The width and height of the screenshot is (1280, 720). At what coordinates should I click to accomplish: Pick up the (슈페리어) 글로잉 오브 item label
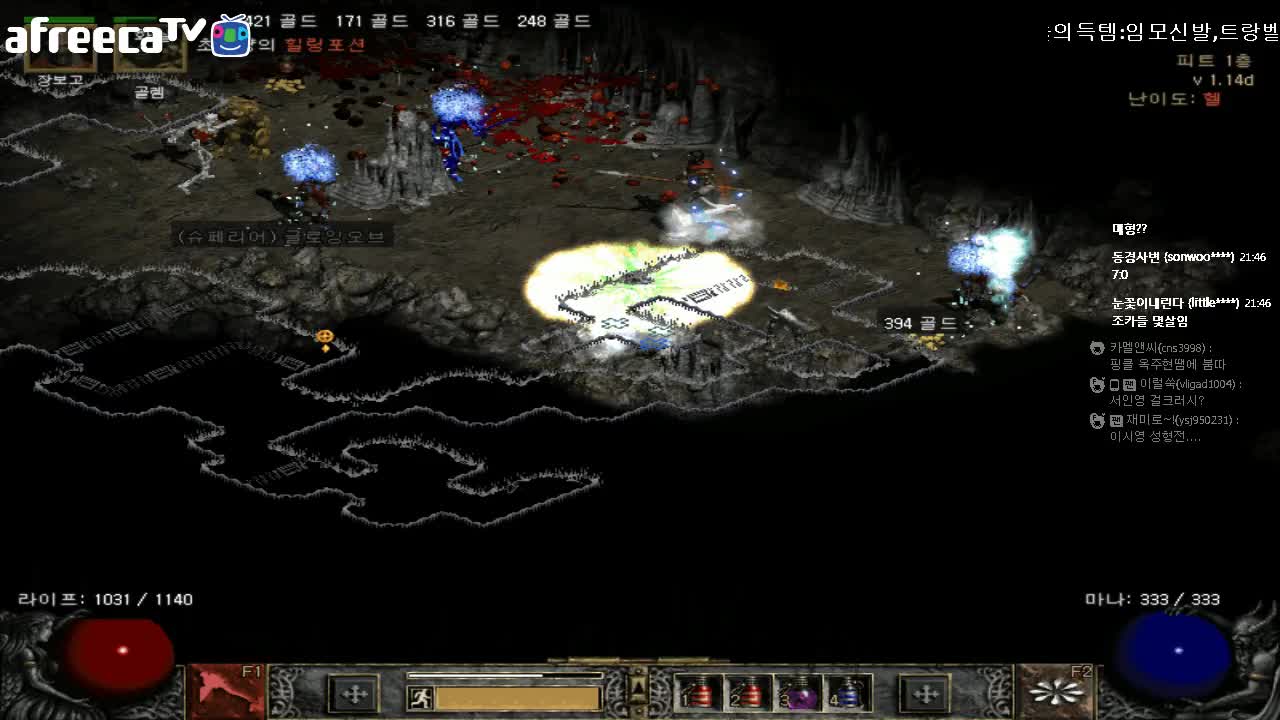click(x=281, y=236)
